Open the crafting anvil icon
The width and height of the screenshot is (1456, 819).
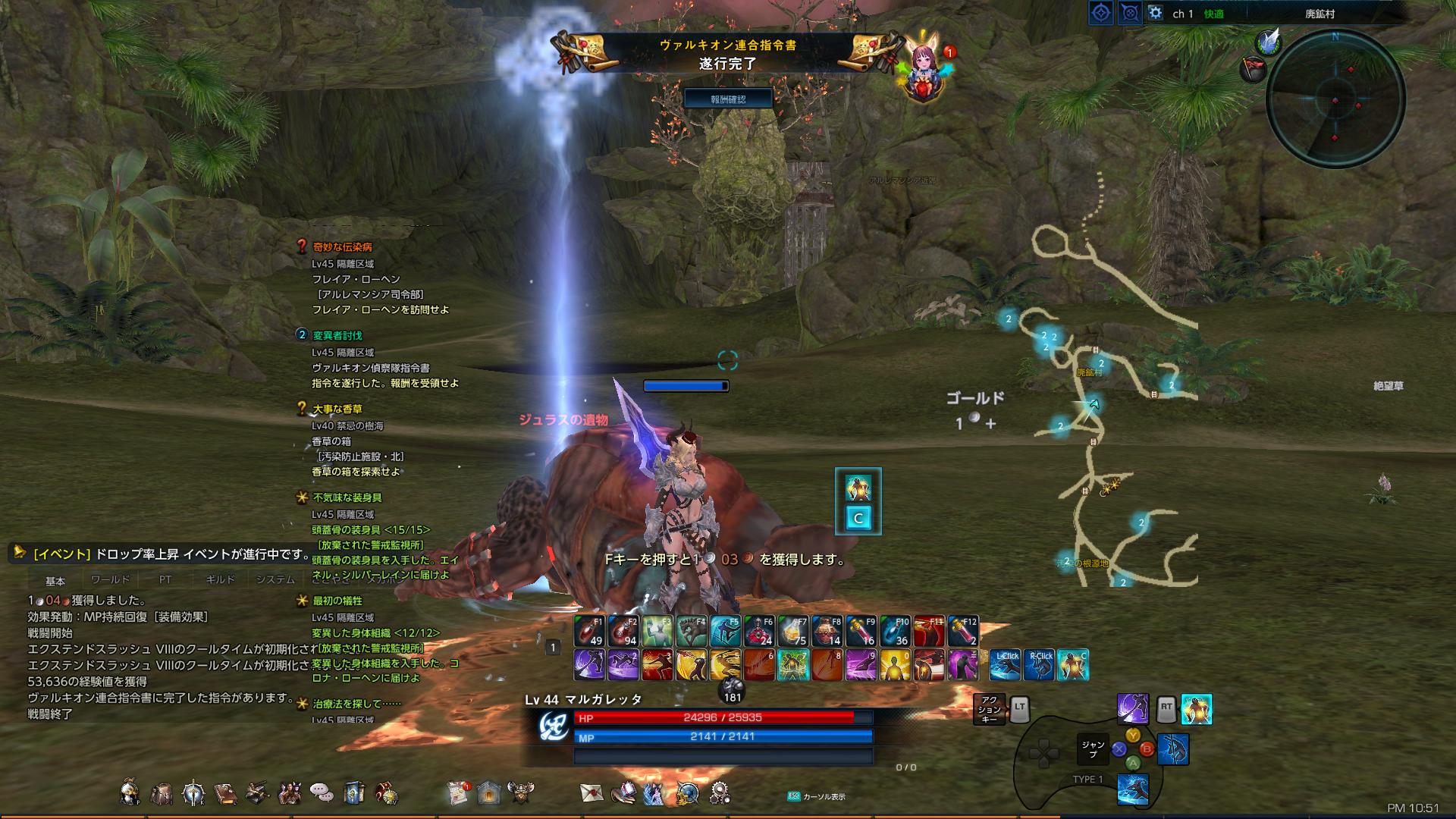[258, 791]
